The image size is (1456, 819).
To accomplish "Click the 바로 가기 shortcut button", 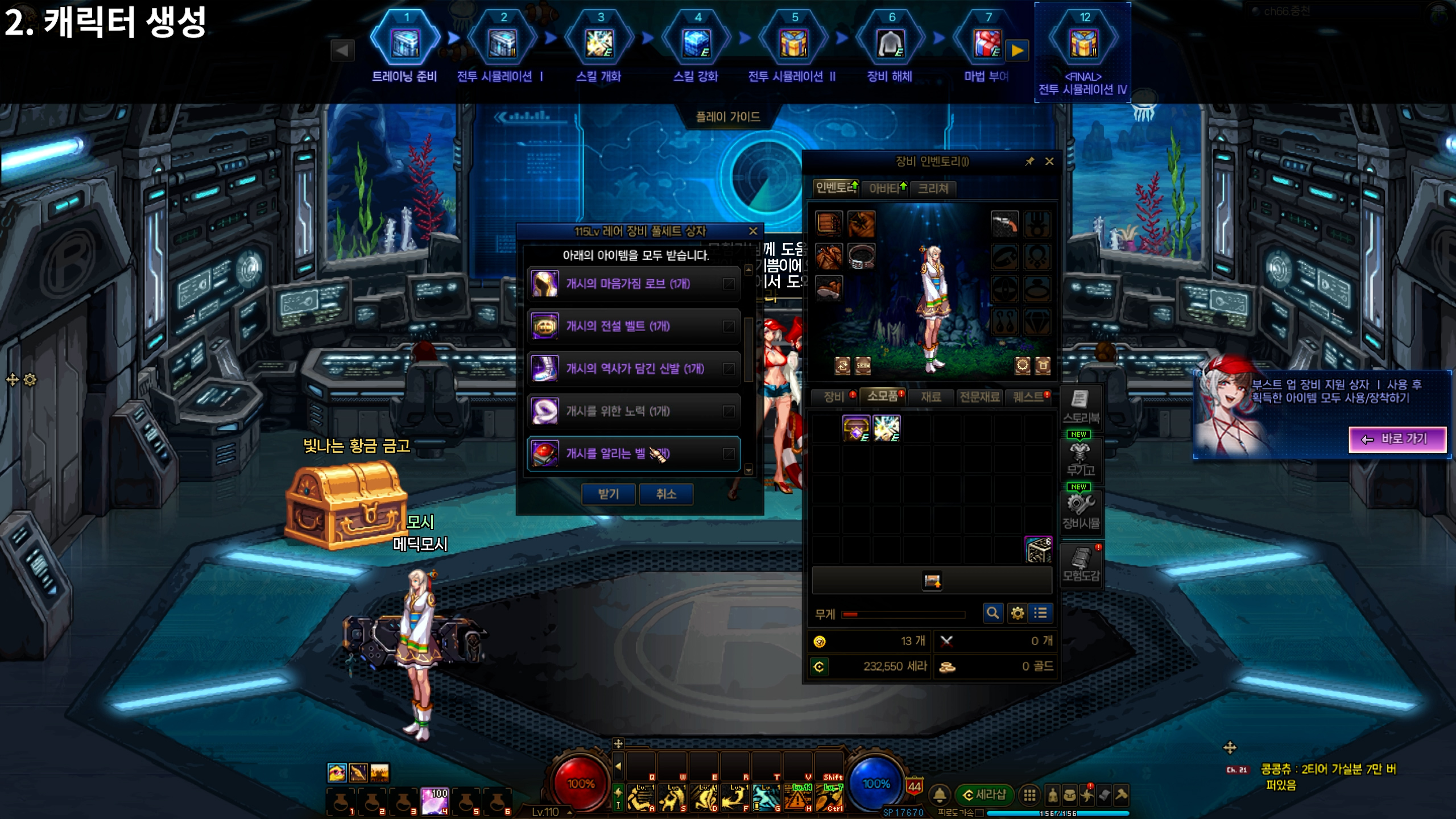I will click(1397, 439).
